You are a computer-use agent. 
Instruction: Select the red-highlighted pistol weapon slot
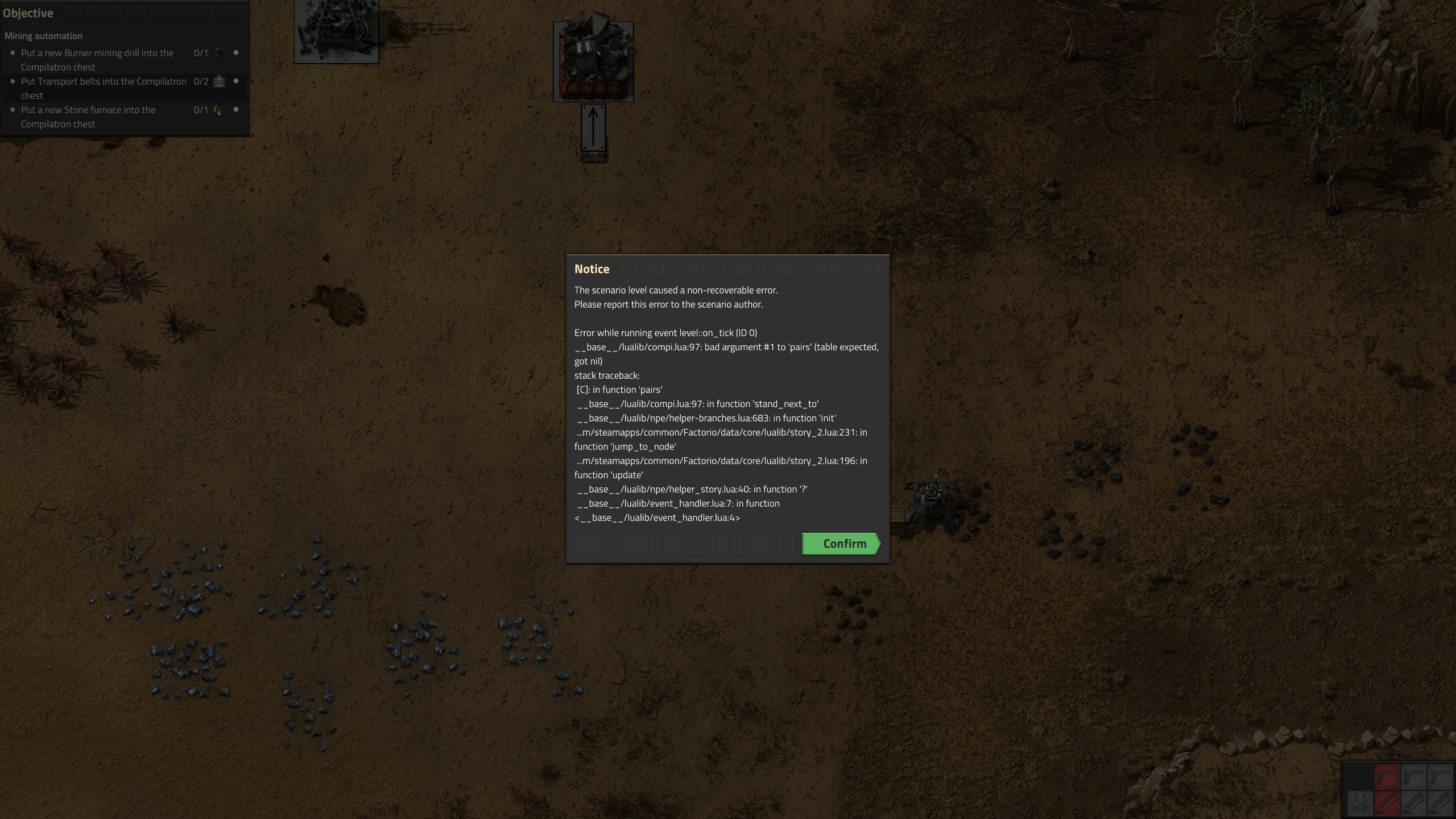(1387, 776)
